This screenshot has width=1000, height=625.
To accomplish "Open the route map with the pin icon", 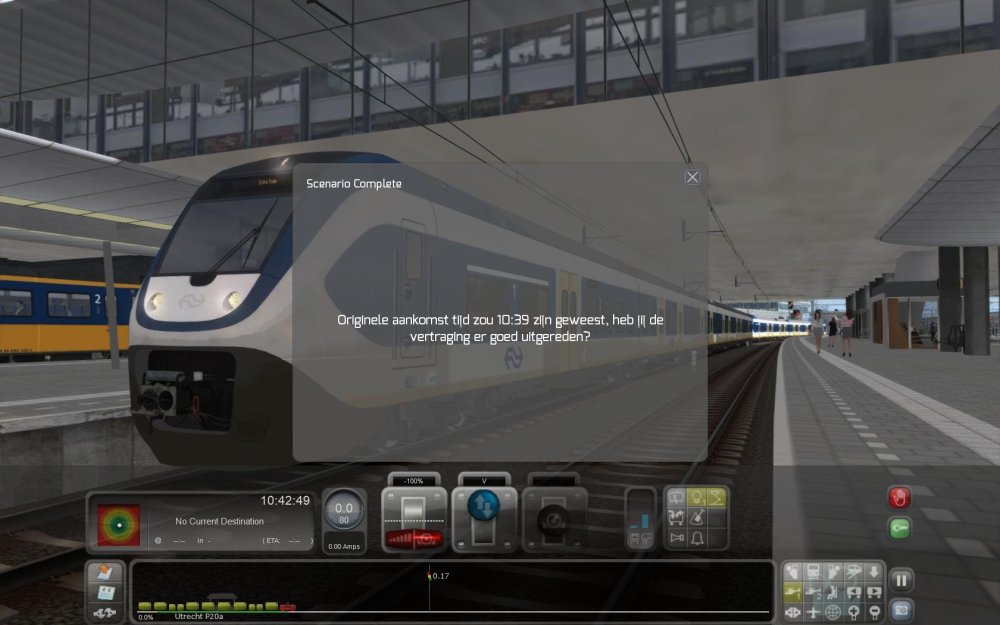I will [x=105, y=574].
